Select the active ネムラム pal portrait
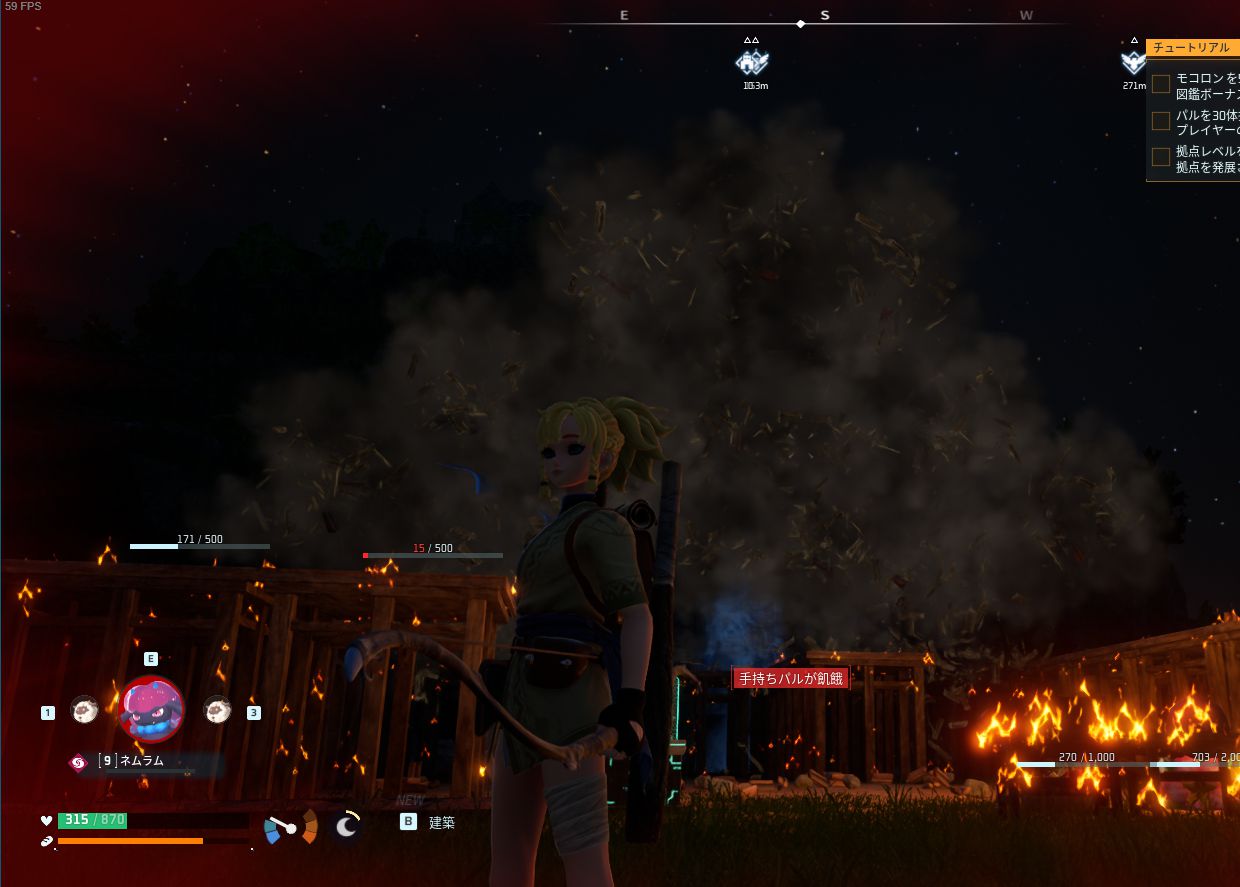The width and height of the screenshot is (1240, 887). click(x=152, y=709)
